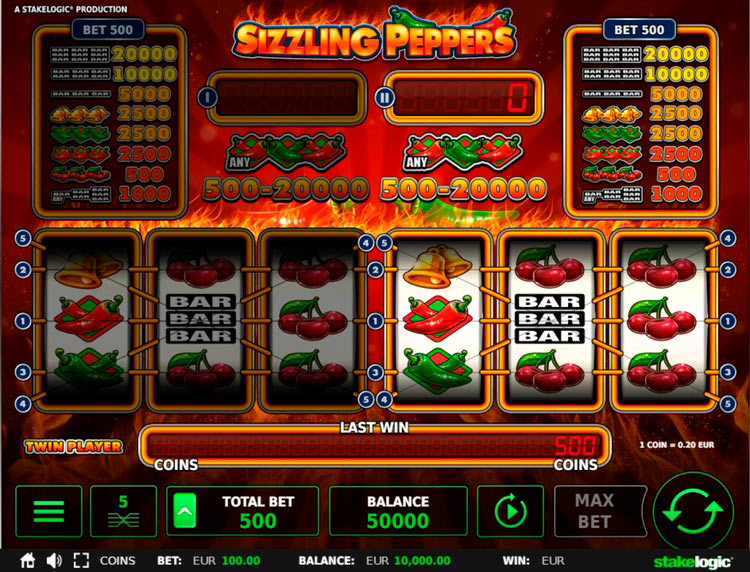Click the Twin Player label

[x=73, y=447]
